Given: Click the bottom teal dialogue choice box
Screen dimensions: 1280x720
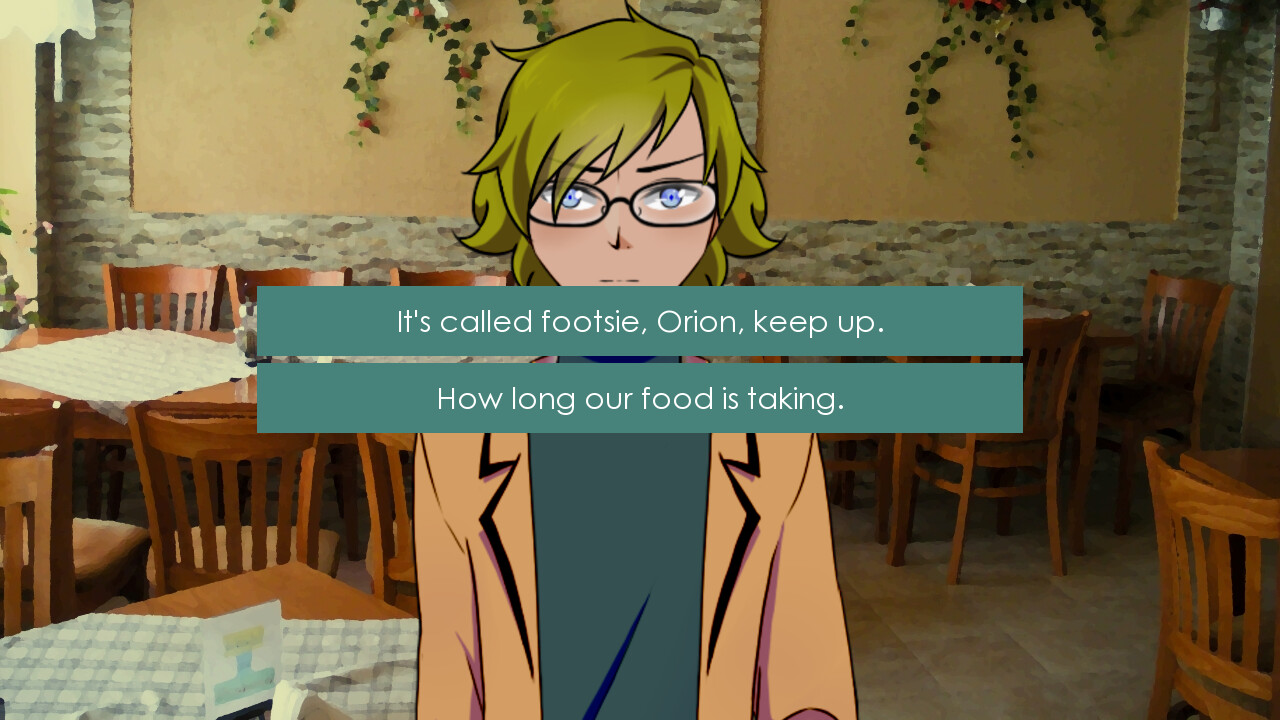Looking at the screenshot, I should [639, 398].
